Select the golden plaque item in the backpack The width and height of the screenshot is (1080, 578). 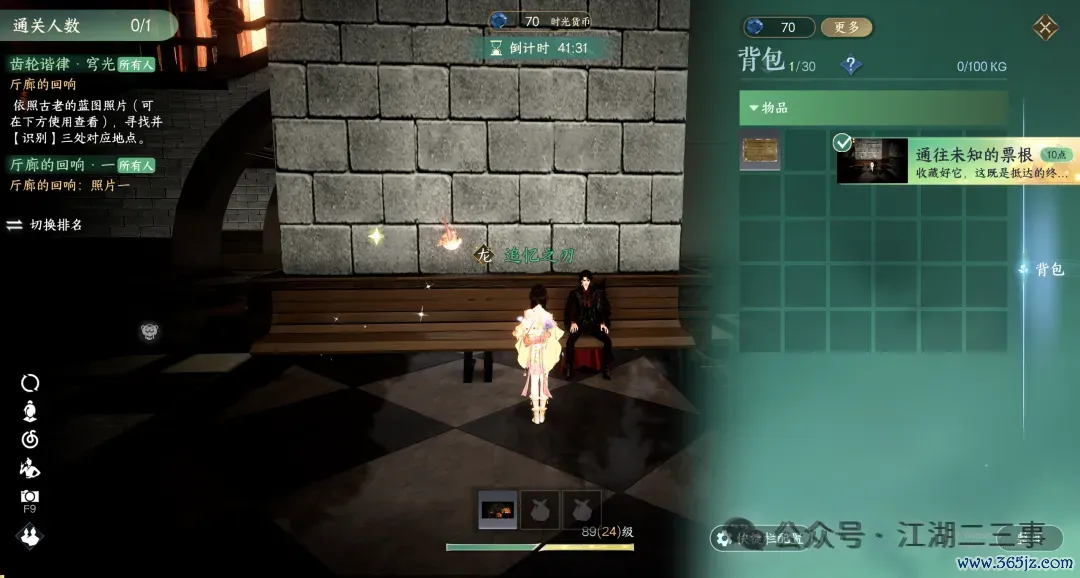(760, 153)
